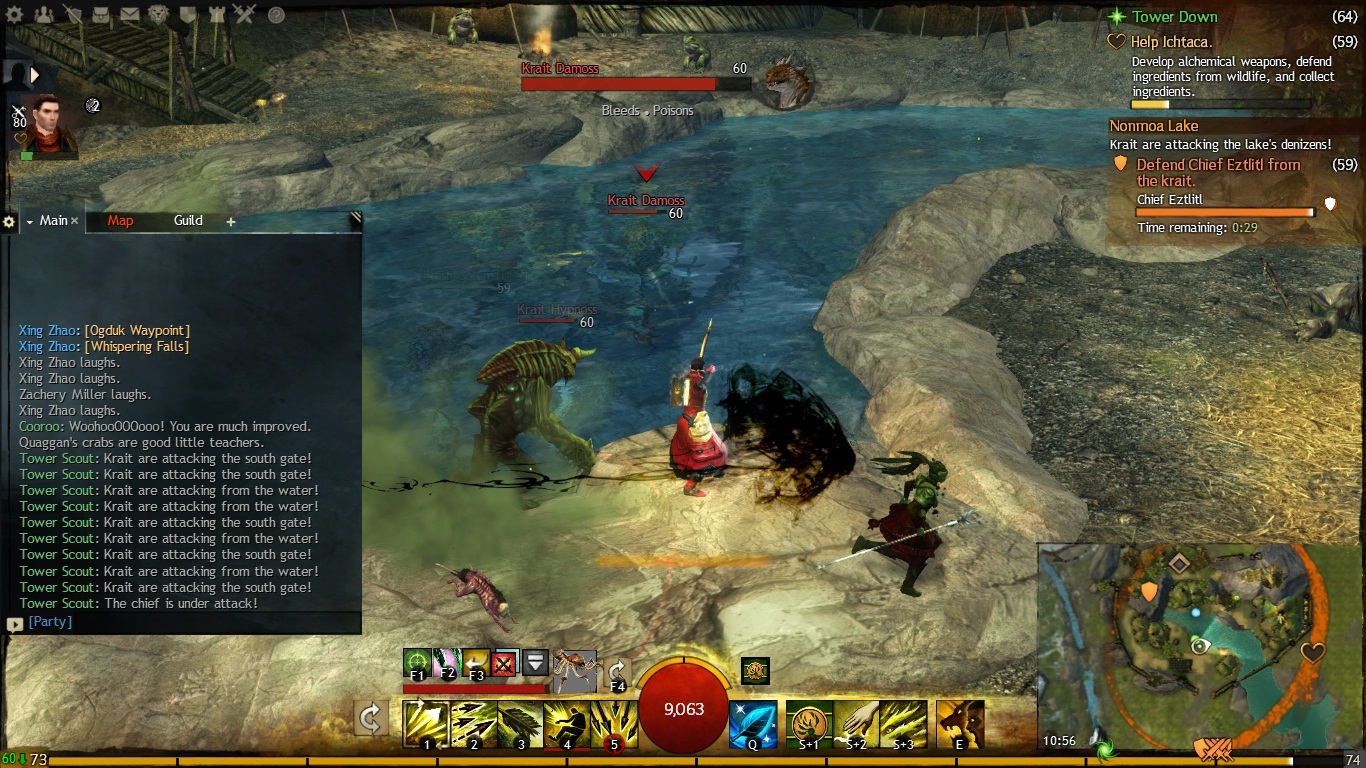Open the crossed swords PvP icon
Screen dimensions: 1366x768
pos(245,15)
